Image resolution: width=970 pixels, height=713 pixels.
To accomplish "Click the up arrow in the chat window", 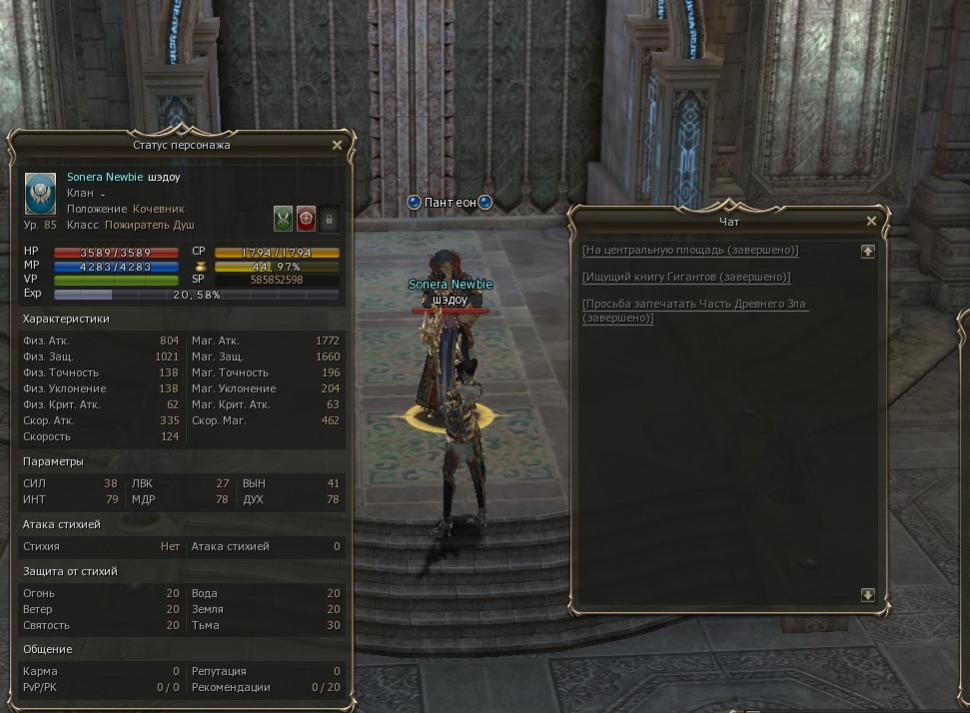I will click(x=867, y=252).
